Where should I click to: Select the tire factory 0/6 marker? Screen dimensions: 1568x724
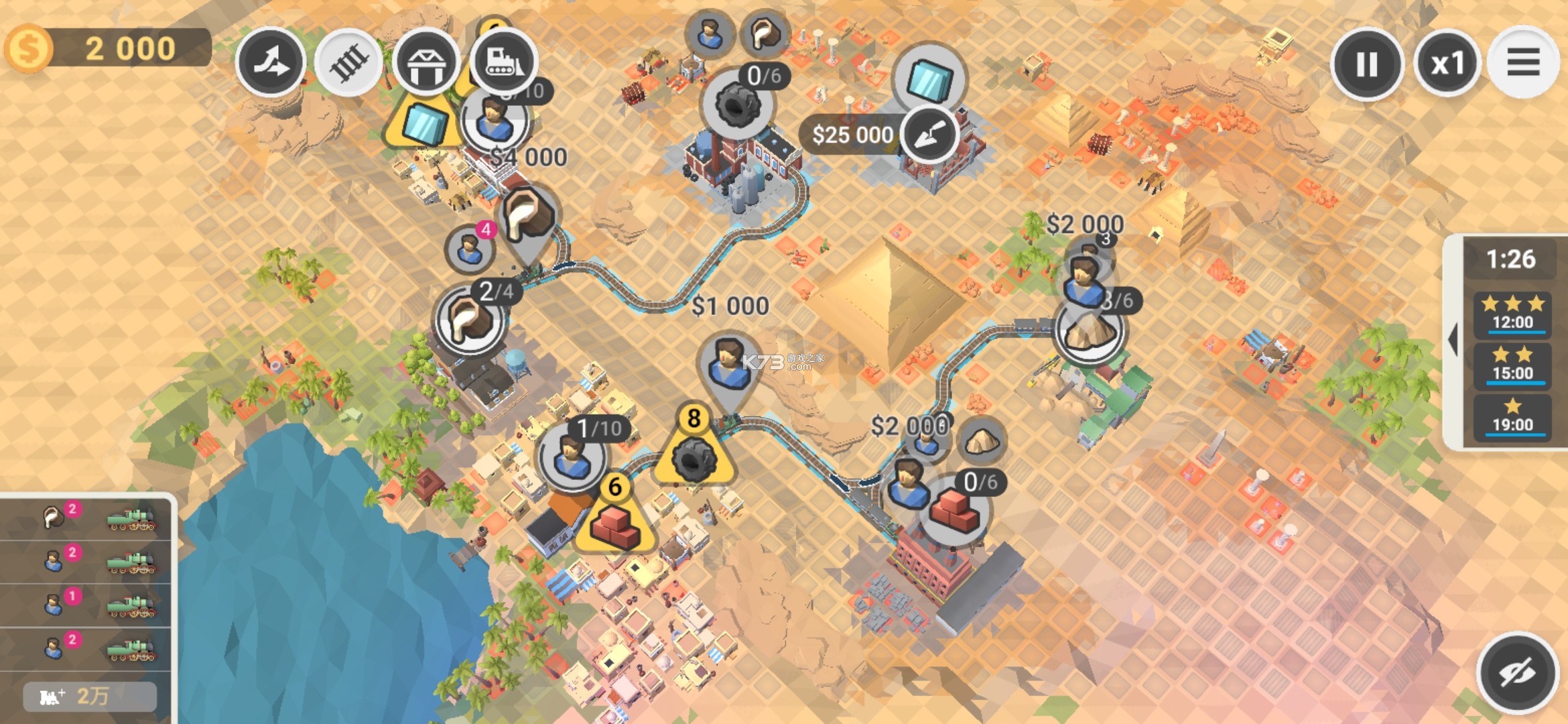pyautogui.click(x=738, y=105)
